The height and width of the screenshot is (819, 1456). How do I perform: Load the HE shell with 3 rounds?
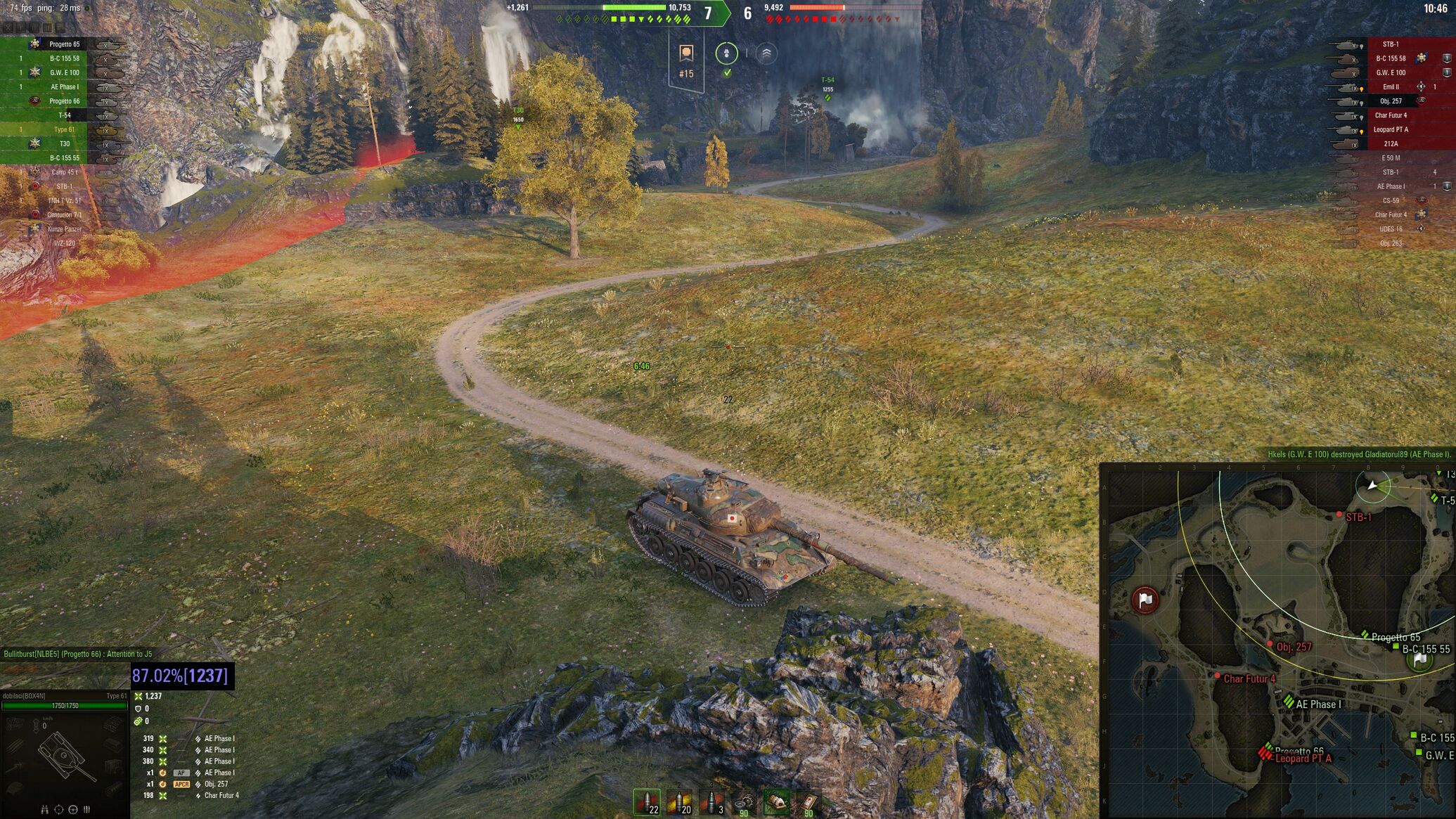(x=711, y=802)
